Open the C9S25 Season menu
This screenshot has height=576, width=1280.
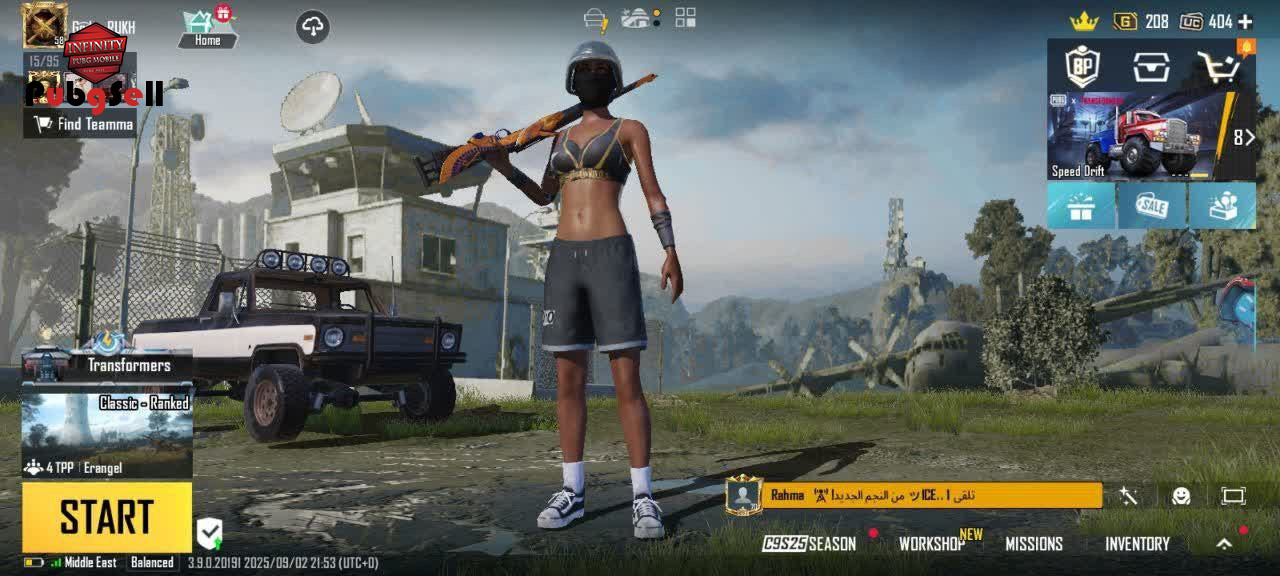[x=809, y=544]
